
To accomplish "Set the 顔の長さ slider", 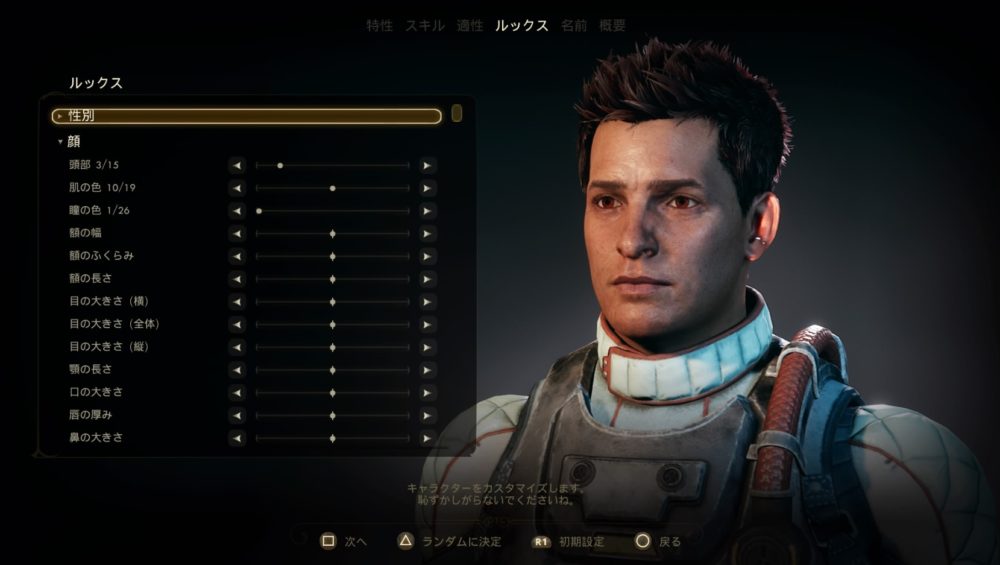I will 332,279.
